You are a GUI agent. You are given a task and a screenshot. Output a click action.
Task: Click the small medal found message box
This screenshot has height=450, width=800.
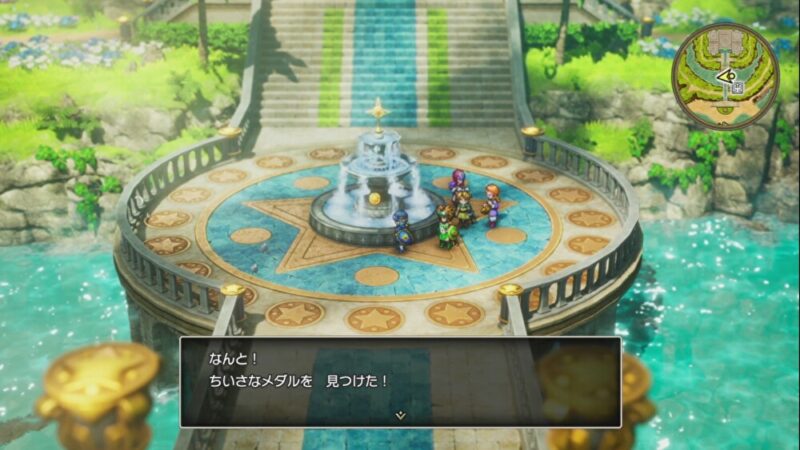tap(400, 381)
